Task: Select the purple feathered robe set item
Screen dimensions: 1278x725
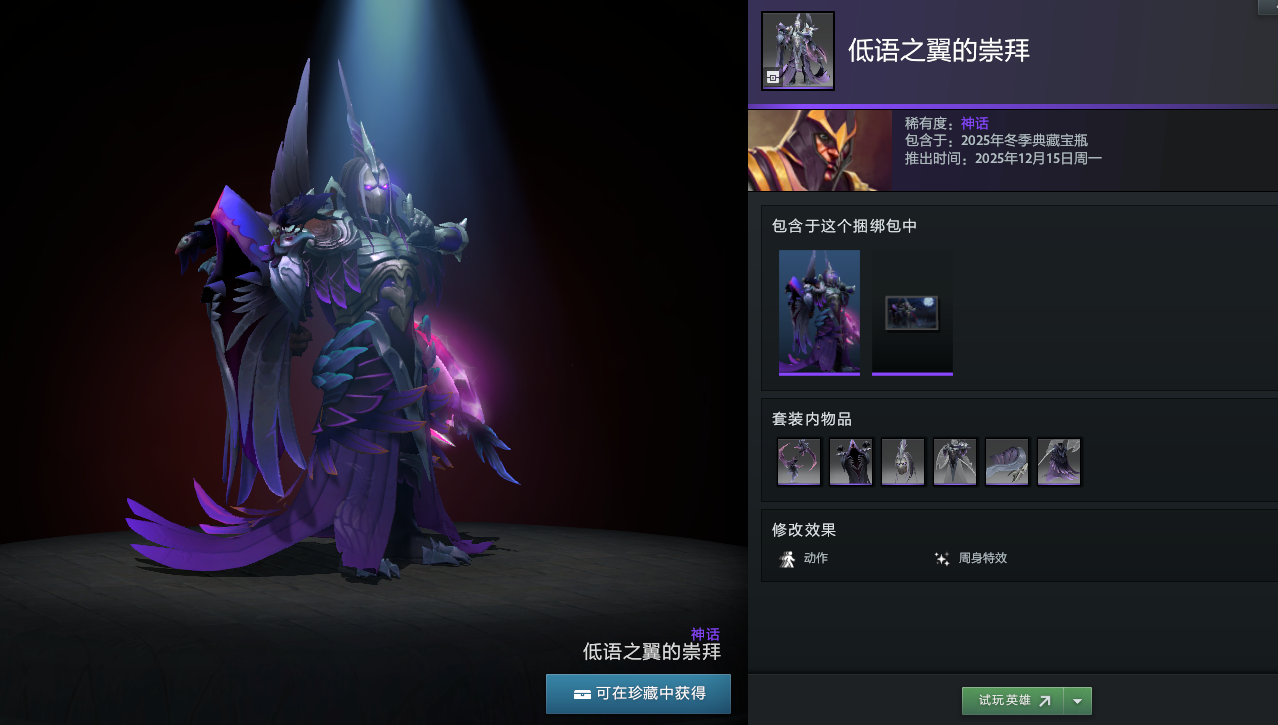Action: 1059,462
